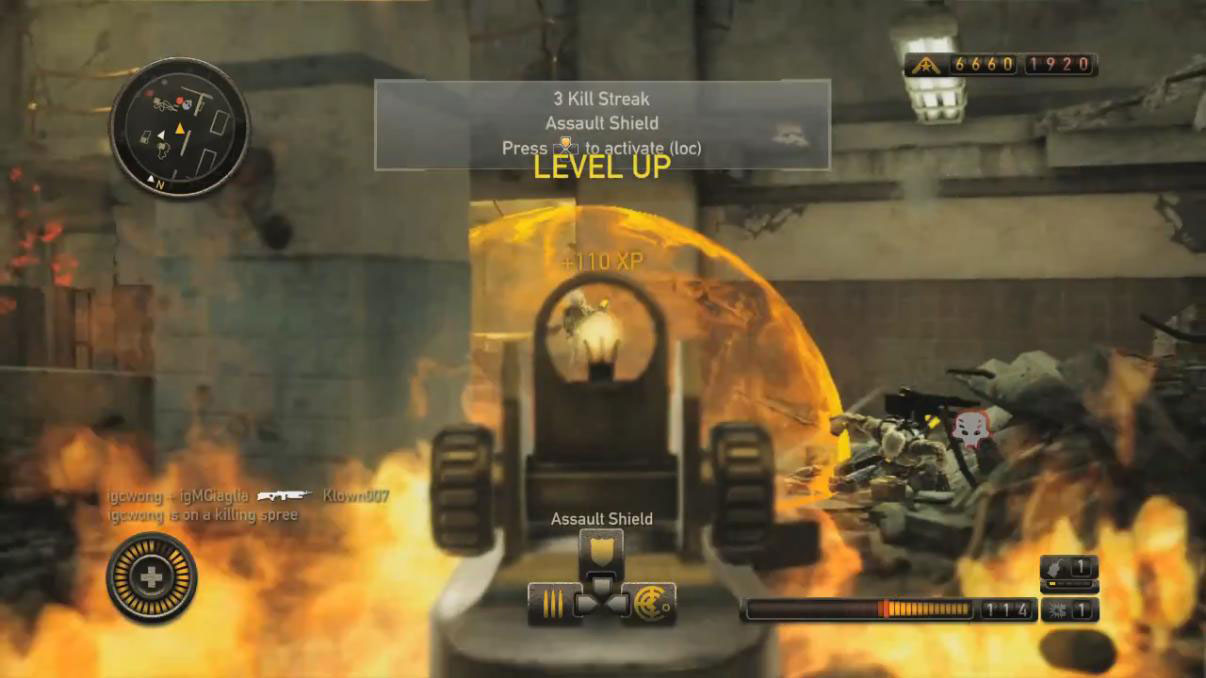This screenshot has width=1206, height=678.
Task: Select the grenade equipment slot
Action: click(1069, 568)
